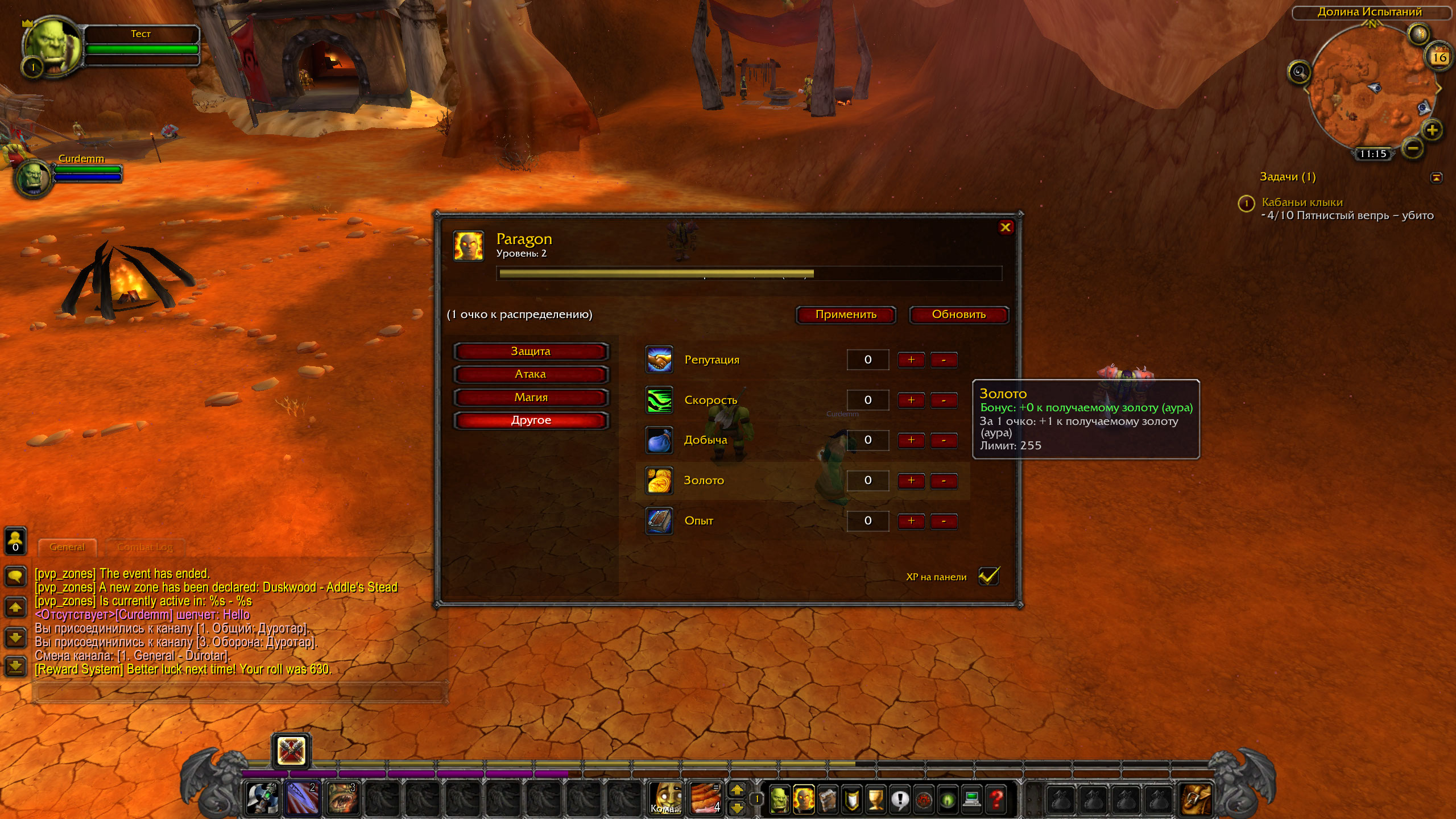Apply points with the Применить button
The image size is (1456, 819).
click(x=846, y=315)
